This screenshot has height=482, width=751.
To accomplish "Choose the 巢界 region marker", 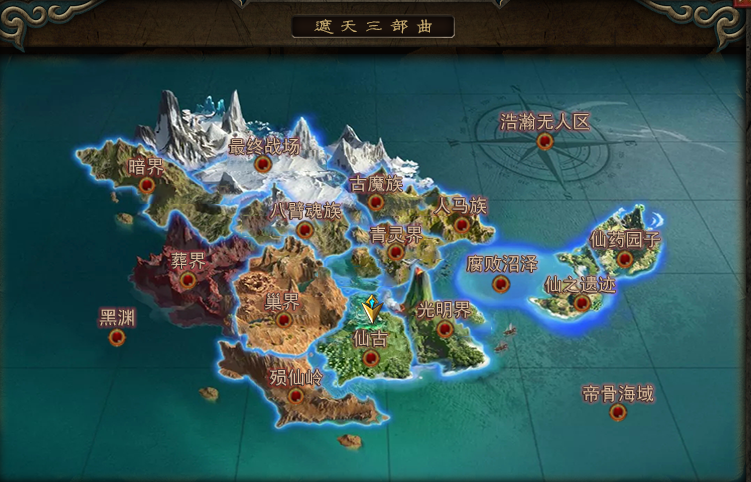I will point(283,319).
